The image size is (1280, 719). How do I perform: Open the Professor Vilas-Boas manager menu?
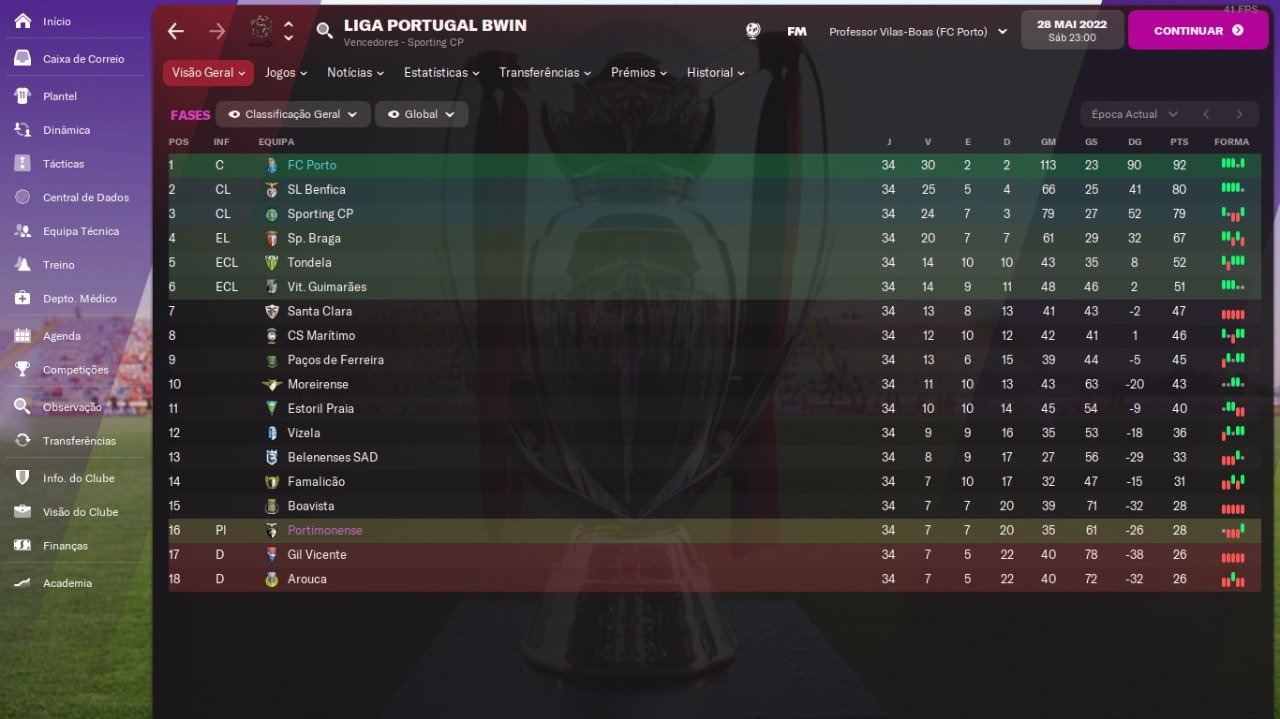point(917,31)
